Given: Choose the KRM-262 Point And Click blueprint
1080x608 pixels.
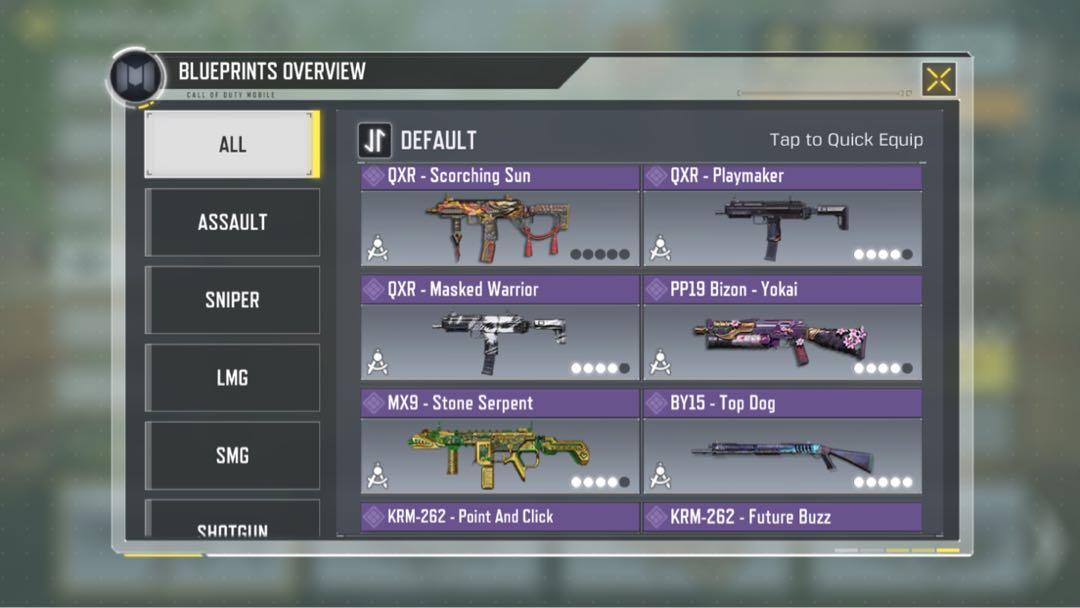Looking at the screenshot, I should coord(499,517).
